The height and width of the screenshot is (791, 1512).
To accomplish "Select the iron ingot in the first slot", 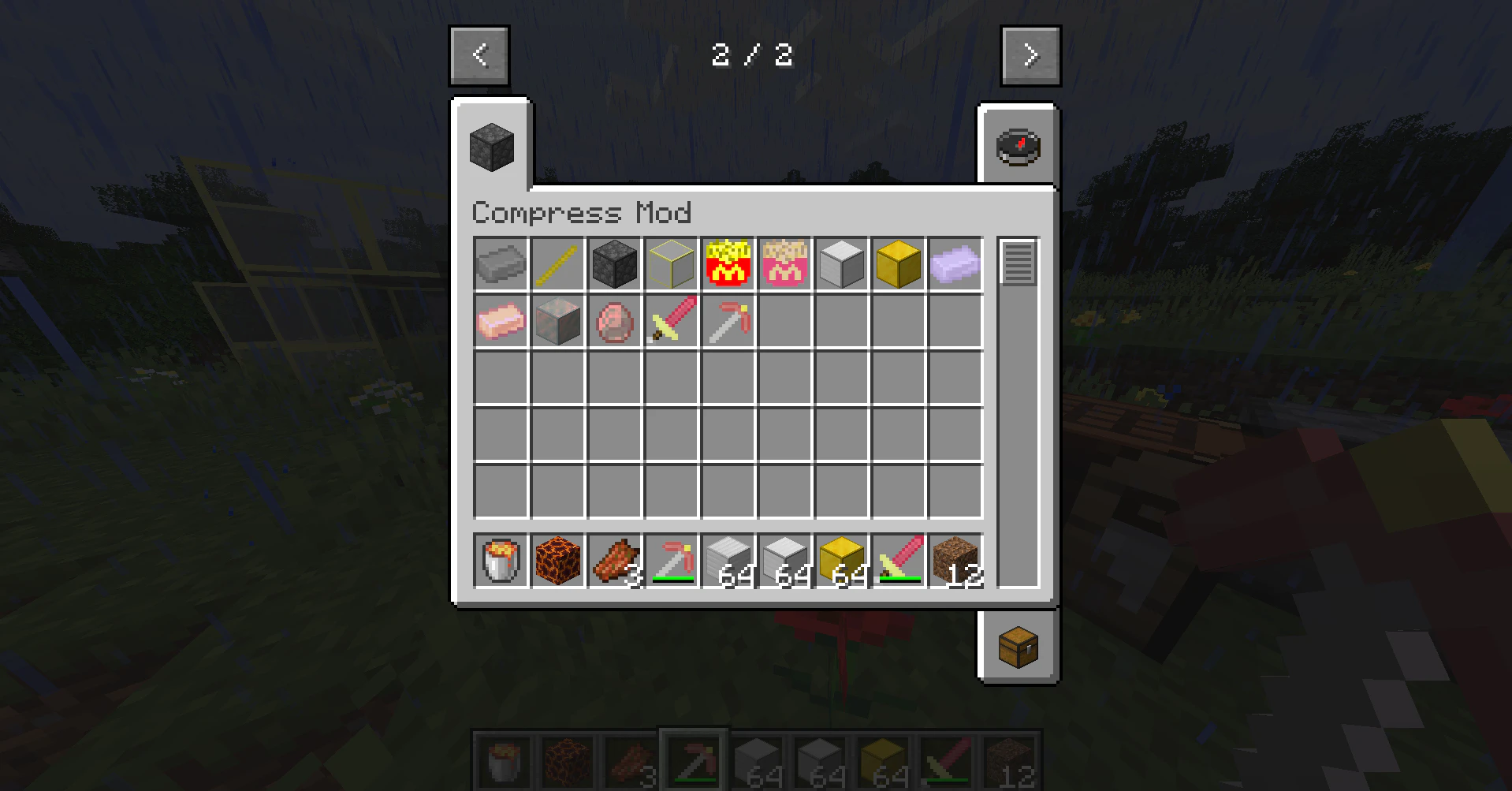I will [501, 263].
